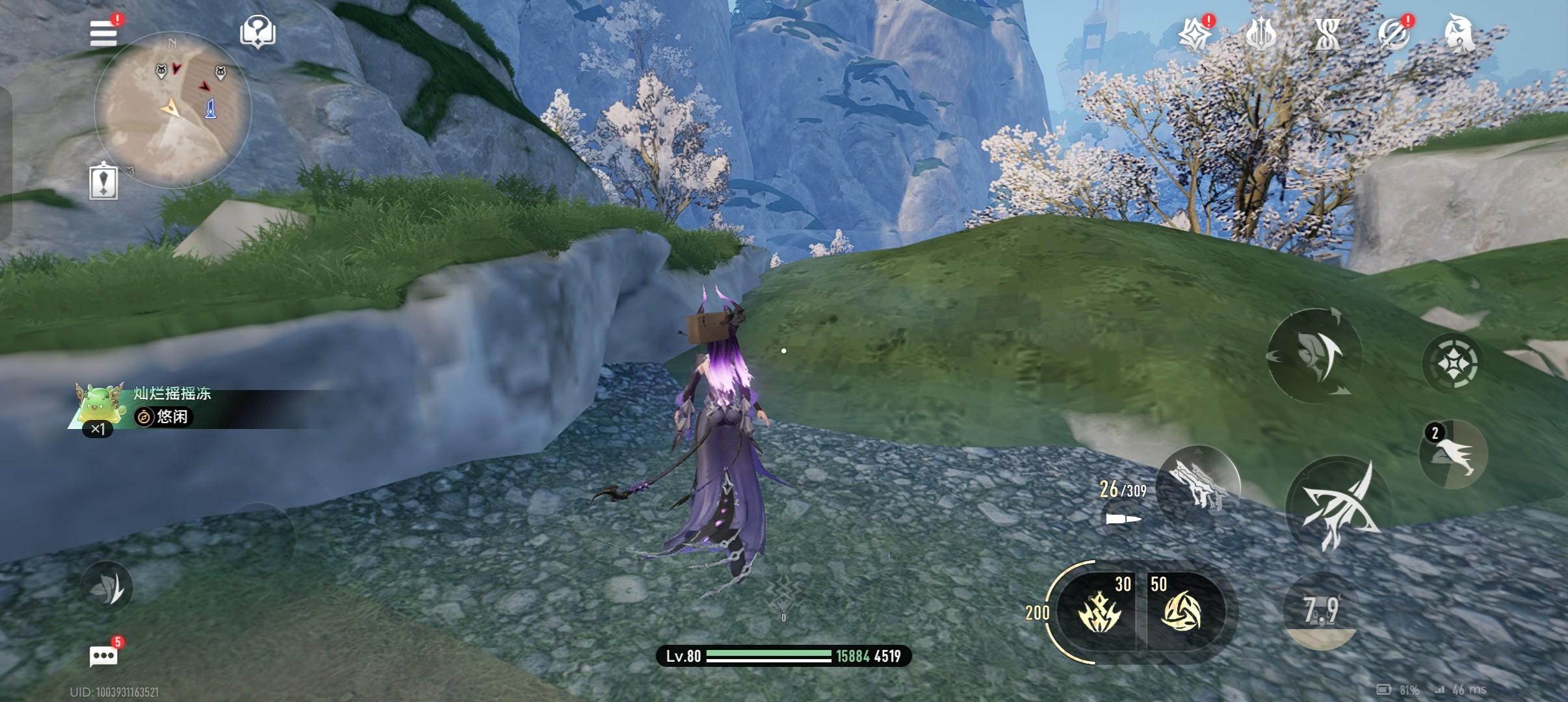Open the crossed sword circle icon

1393,34
